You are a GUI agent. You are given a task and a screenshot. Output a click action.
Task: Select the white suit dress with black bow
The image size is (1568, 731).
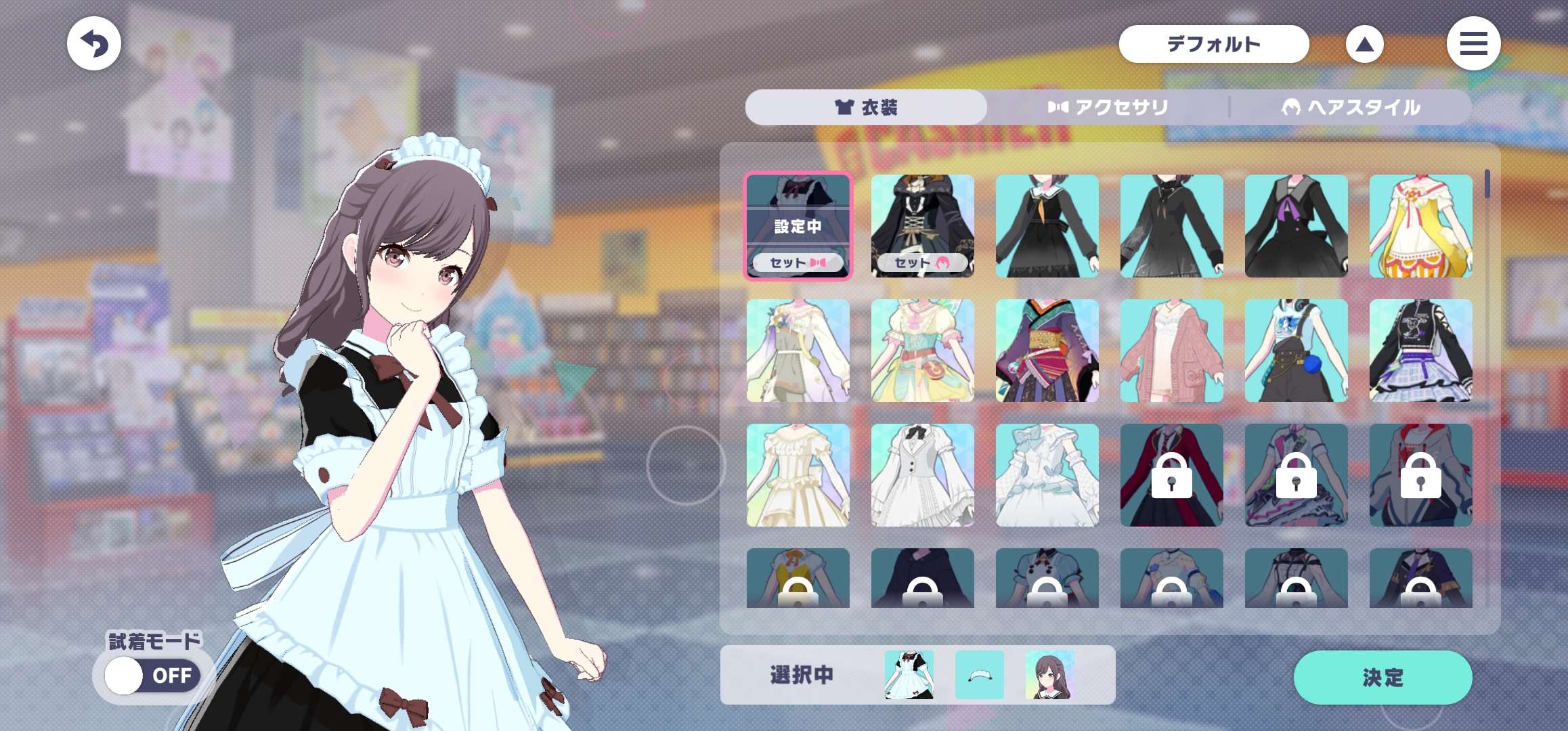click(923, 475)
